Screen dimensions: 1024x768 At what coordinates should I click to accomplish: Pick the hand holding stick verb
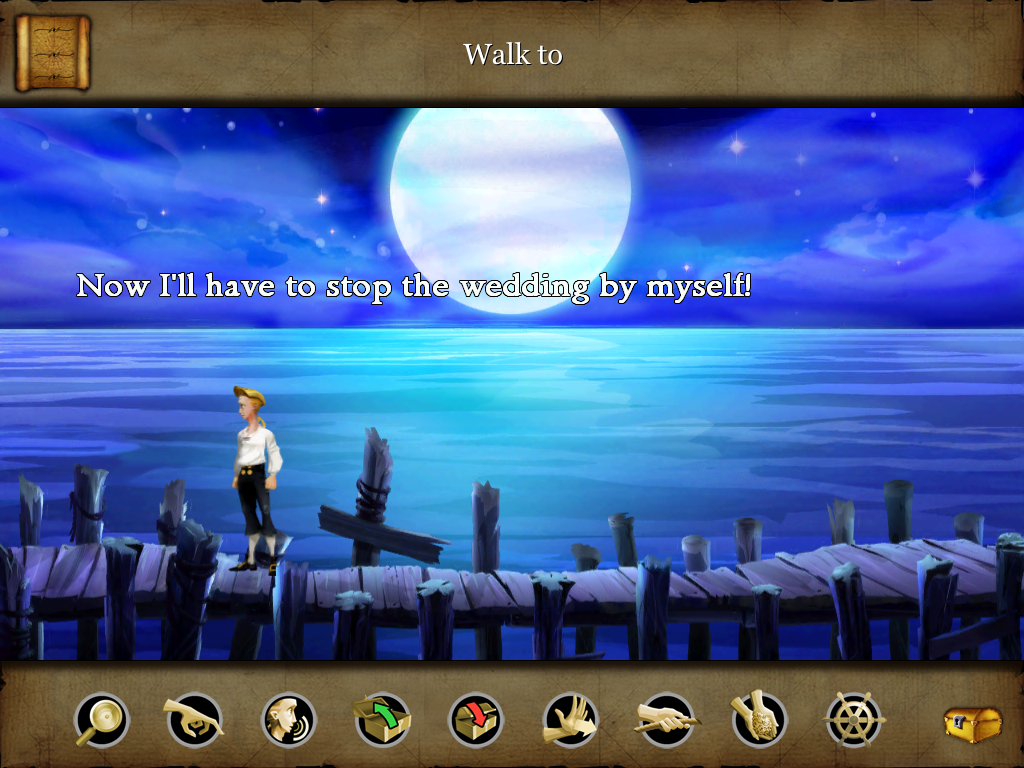[x=666, y=719]
